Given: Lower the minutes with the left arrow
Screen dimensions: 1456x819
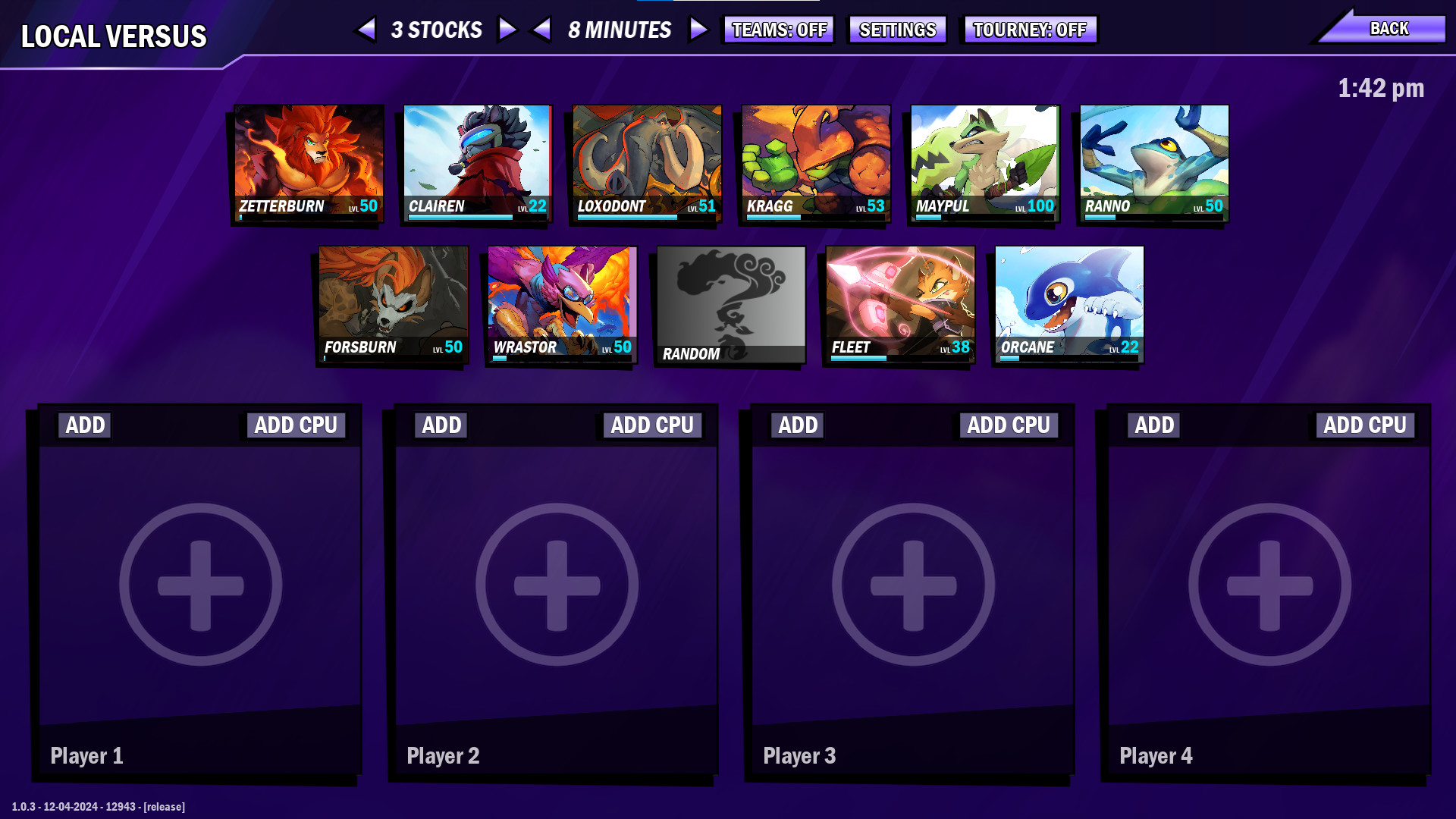Looking at the screenshot, I should tap(541, 30).
